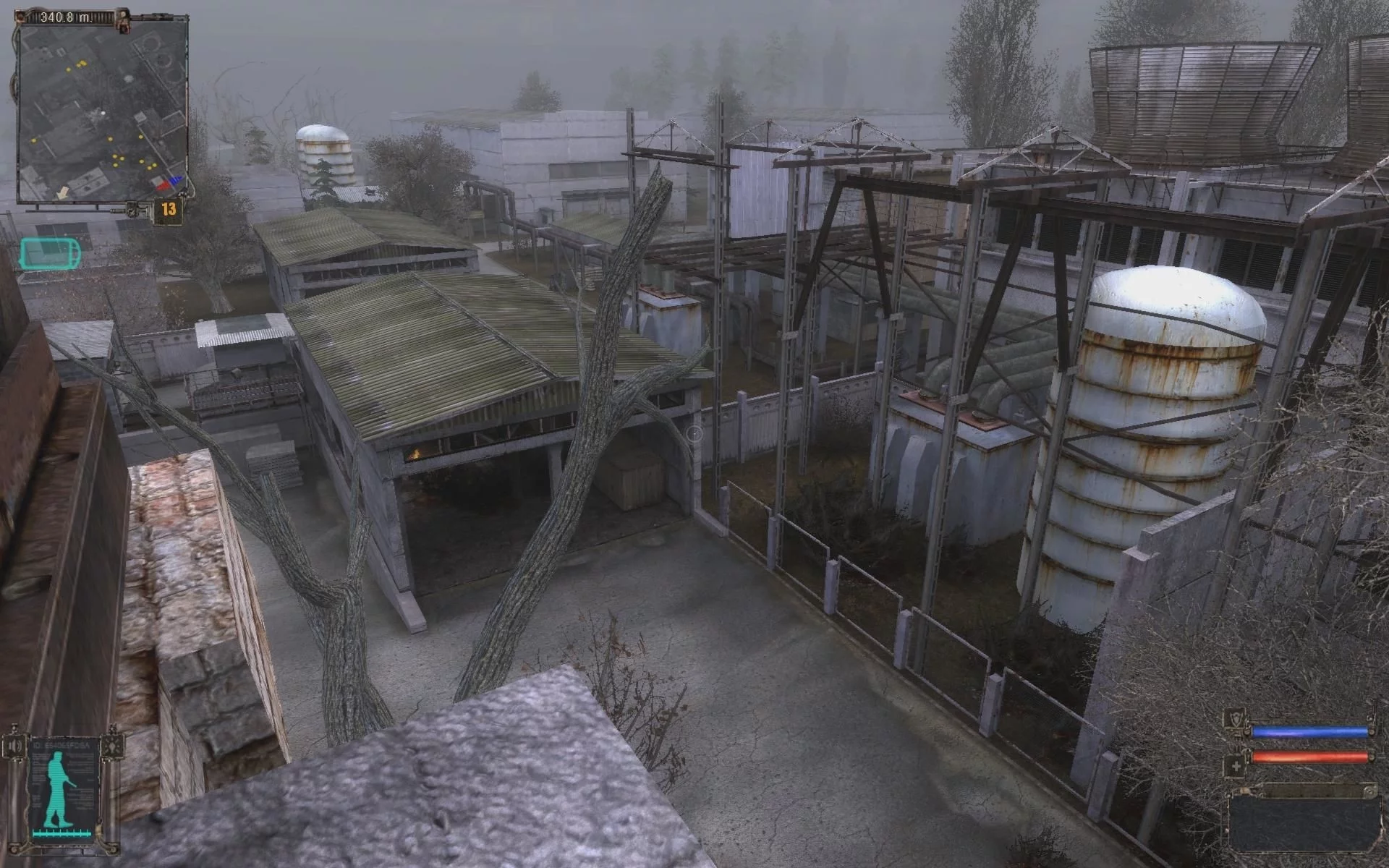The height and width of the screenshot is (868, 1389).
Task: Select the cyan stalker stance silhouette panel
Action: [x=64, y=788]
